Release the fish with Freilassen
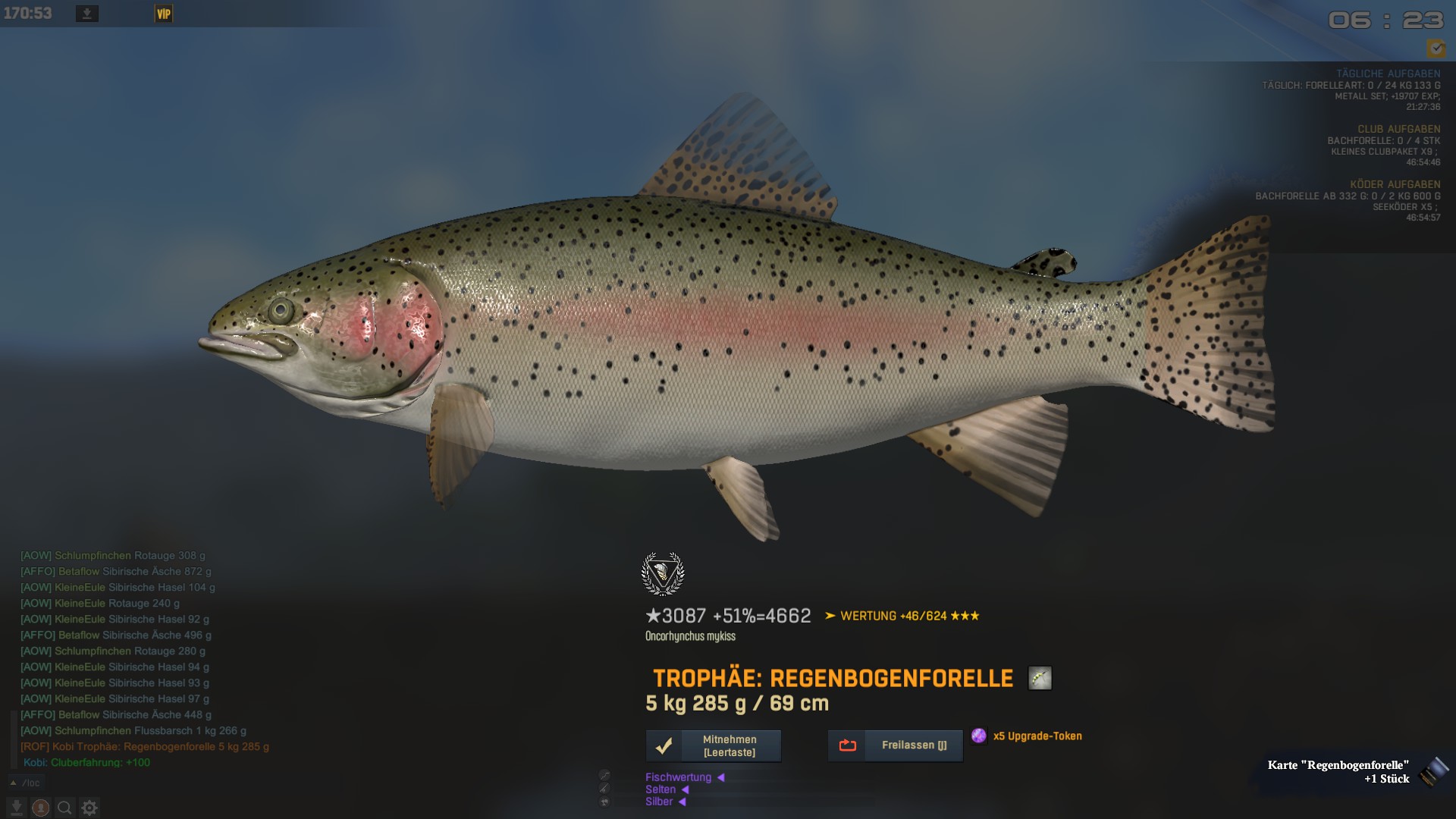 tap(895, 745)
